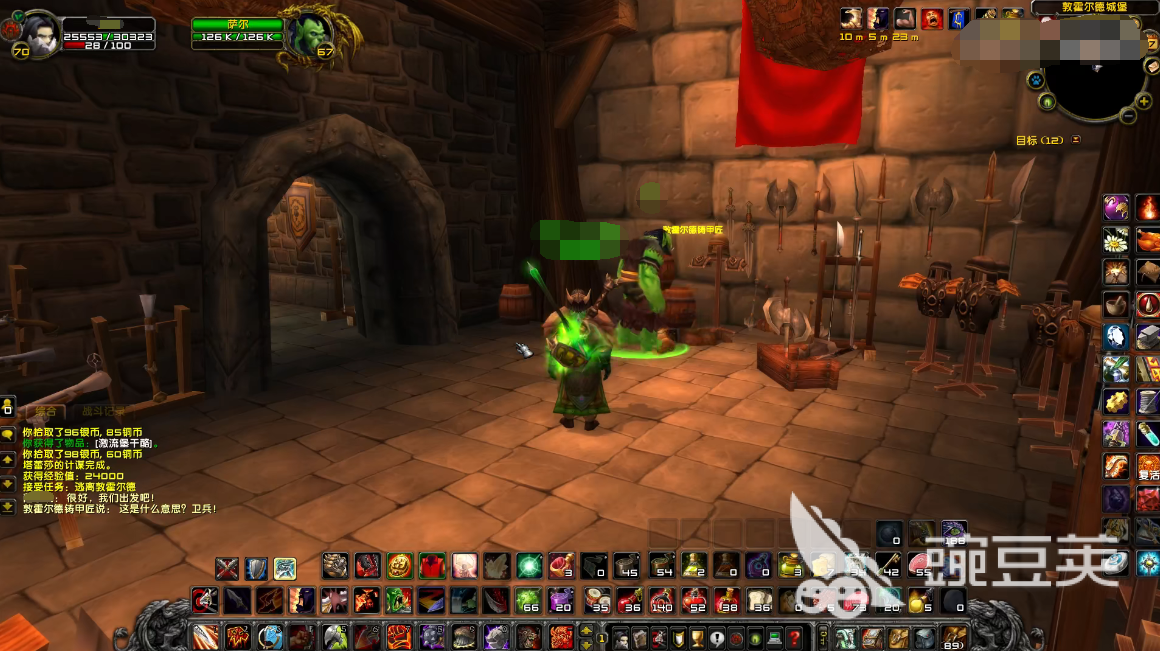Image resolution: width=1160 pixels, height=651 pixels.
Task: Open the gold trophy achievements button
Action: click(x=696, y=637)
